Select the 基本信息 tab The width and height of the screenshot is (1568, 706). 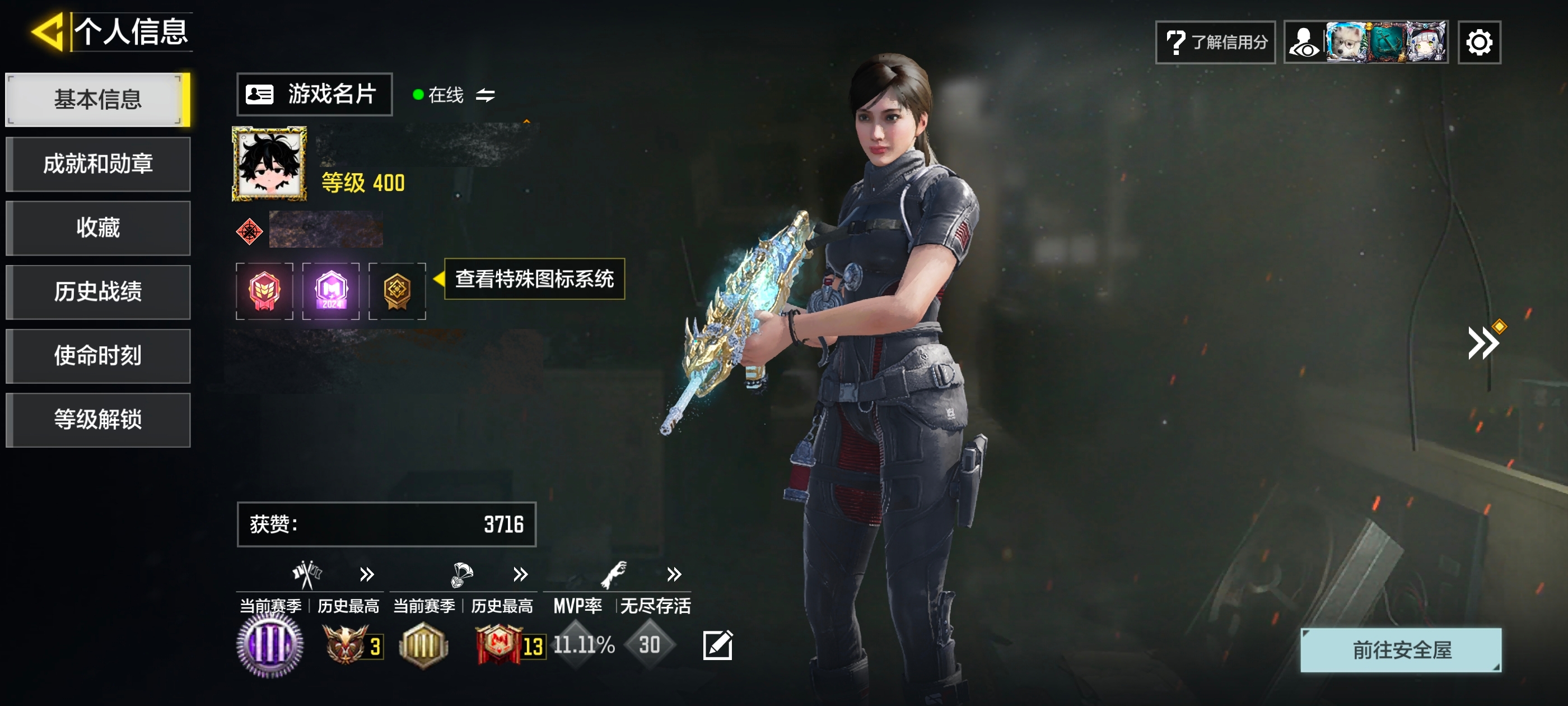97,99
